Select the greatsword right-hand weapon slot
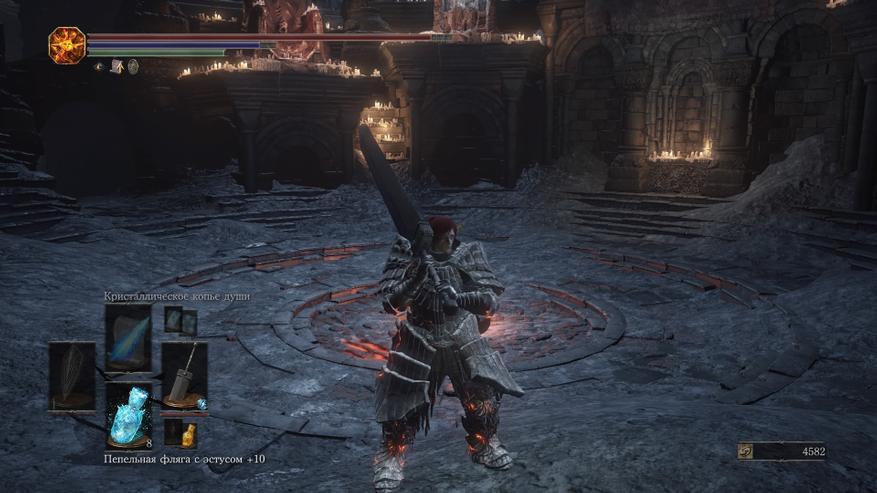877x493 pixels. 184,376
